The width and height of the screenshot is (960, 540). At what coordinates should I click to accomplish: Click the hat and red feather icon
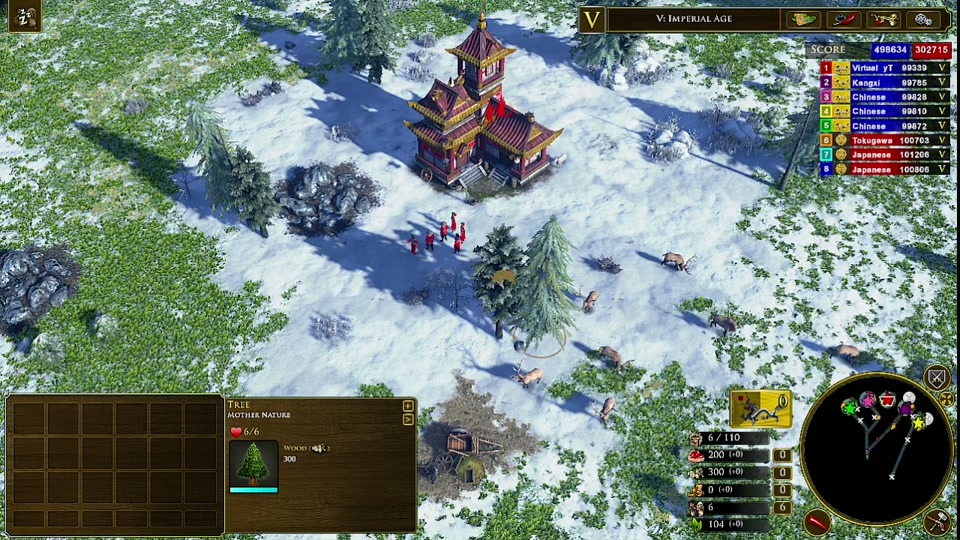tap(844, 19)
